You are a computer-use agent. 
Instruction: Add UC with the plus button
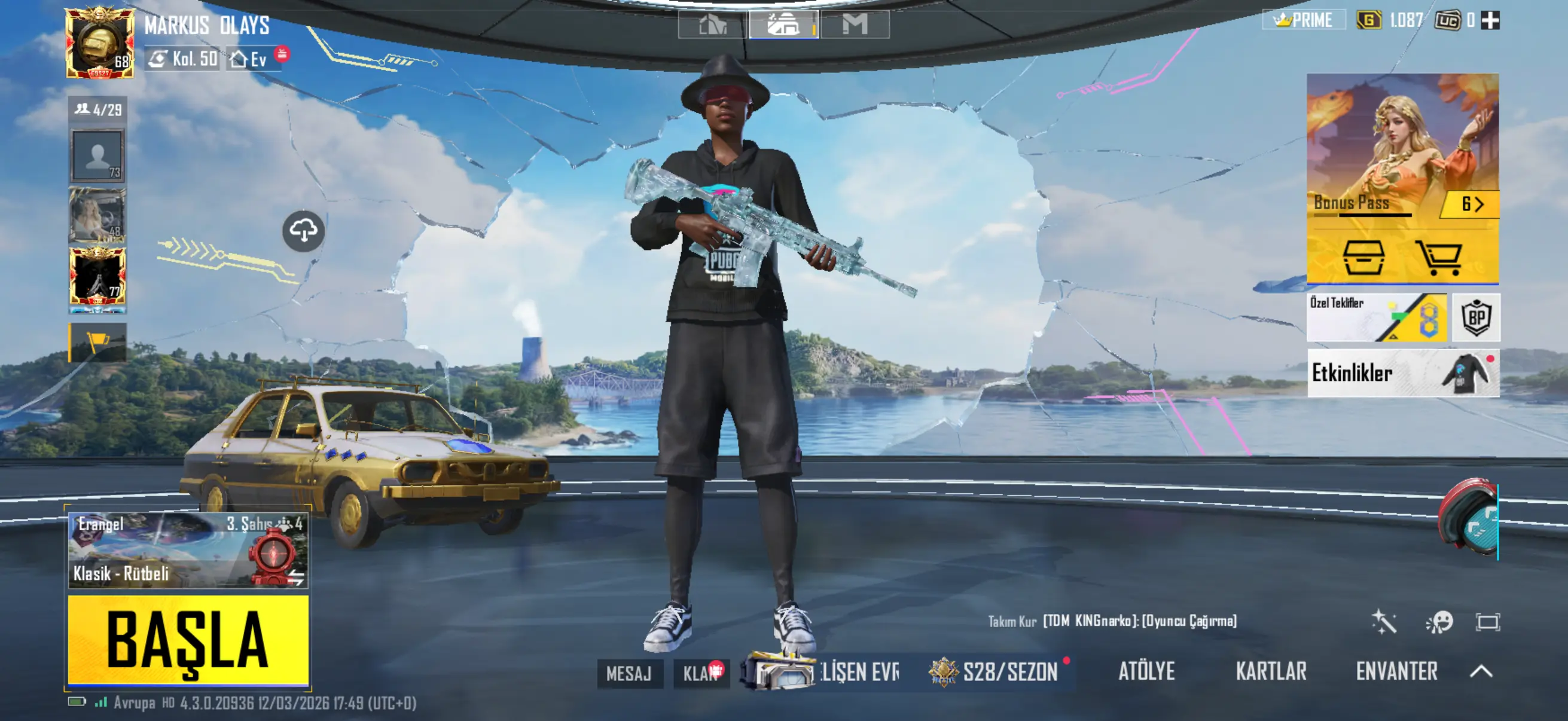pyautogui.click(x=1490, y=21)
